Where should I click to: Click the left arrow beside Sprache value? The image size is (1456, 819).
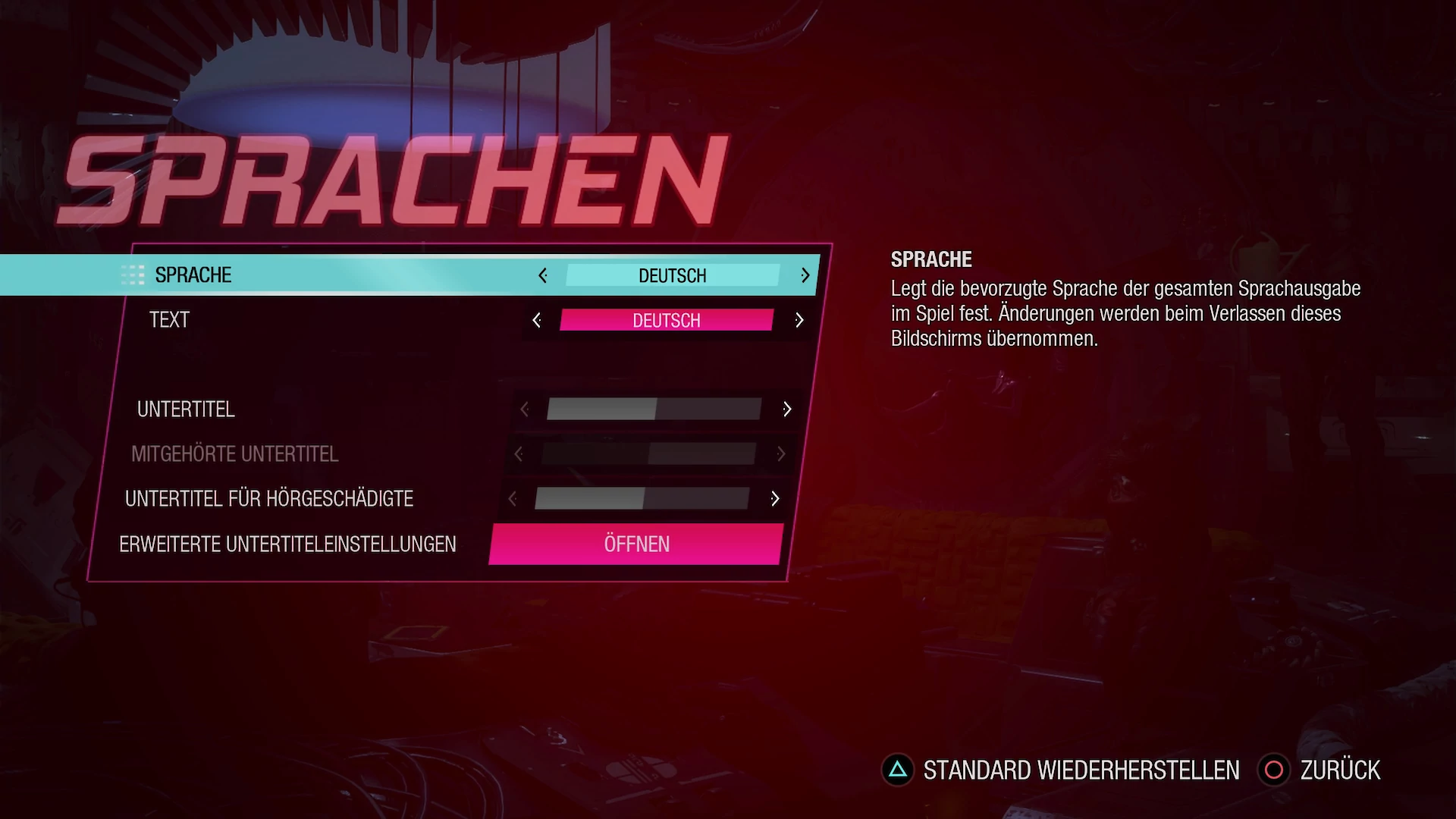tap(543, 275)
